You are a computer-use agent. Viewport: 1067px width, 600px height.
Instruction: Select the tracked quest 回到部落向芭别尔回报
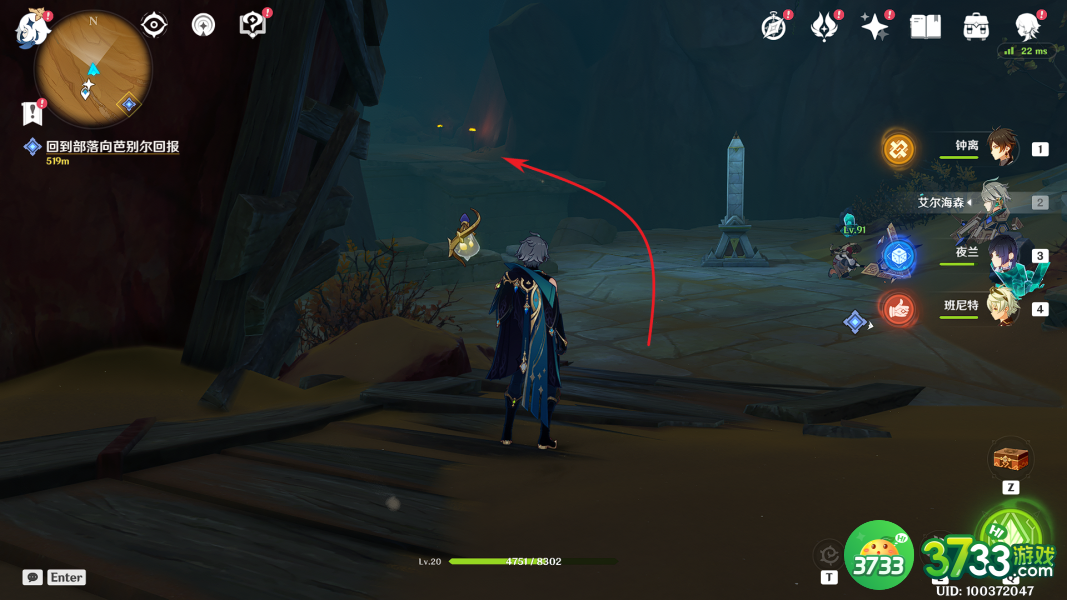tap(112, 147)
